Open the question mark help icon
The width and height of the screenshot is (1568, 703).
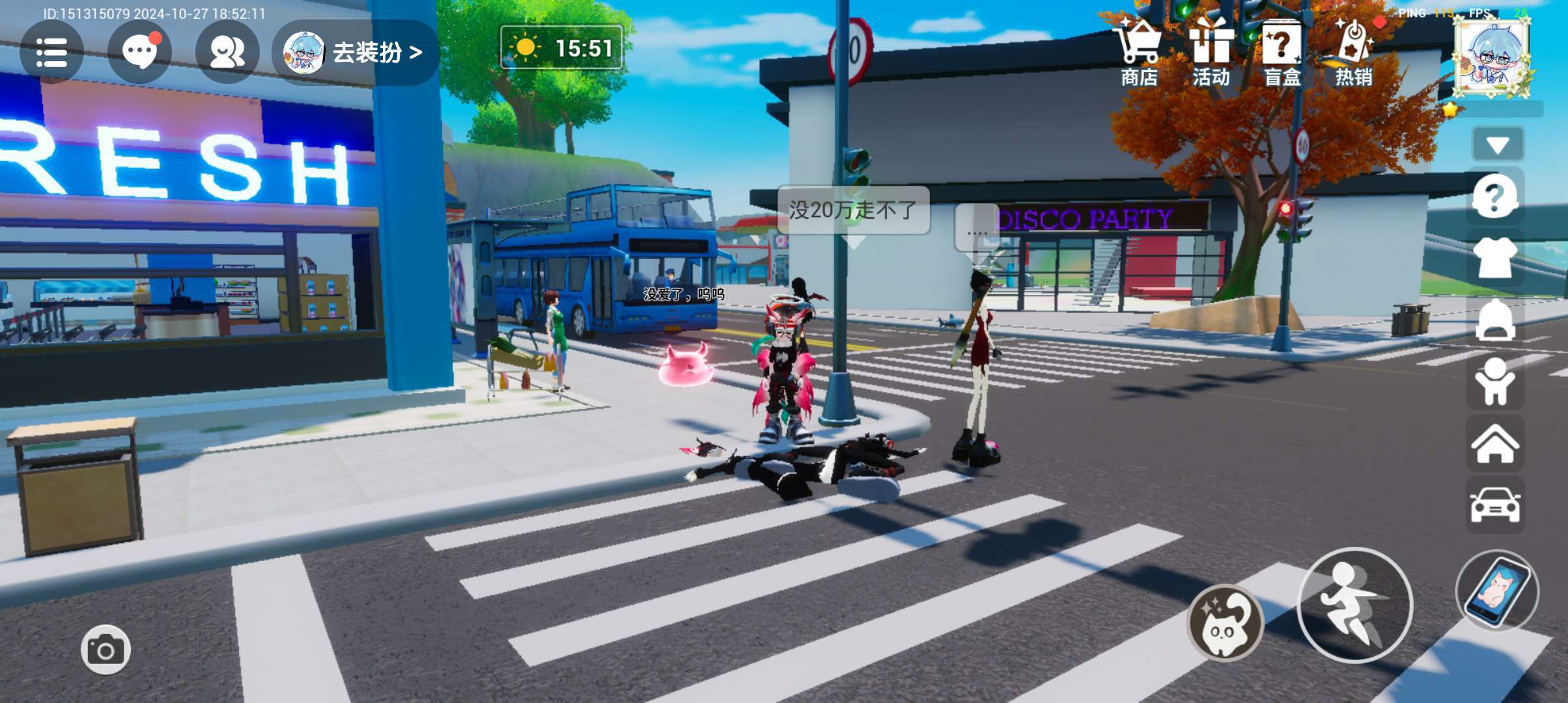point(1495,197)
